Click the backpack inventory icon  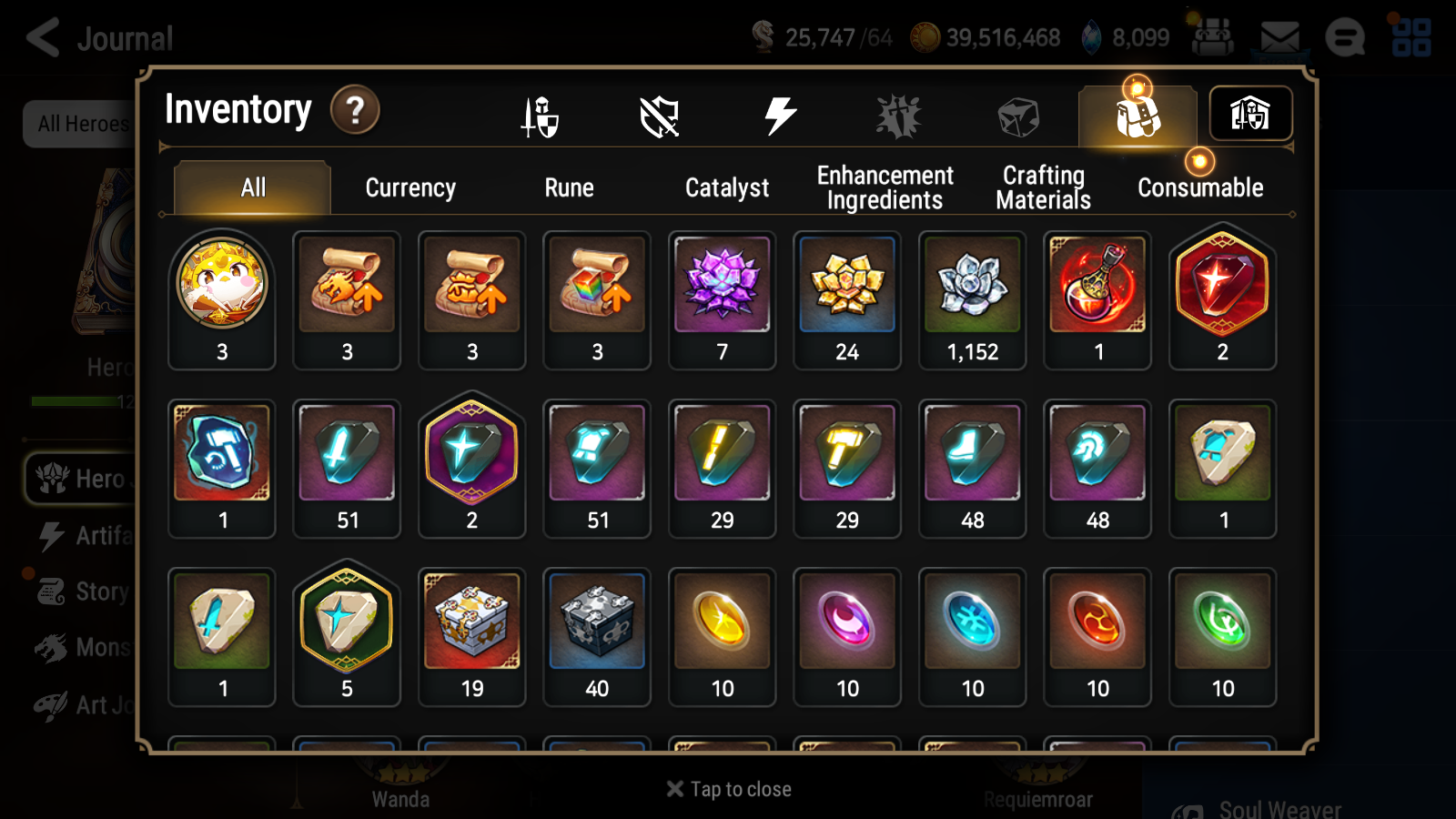[x=1137, y=114]
